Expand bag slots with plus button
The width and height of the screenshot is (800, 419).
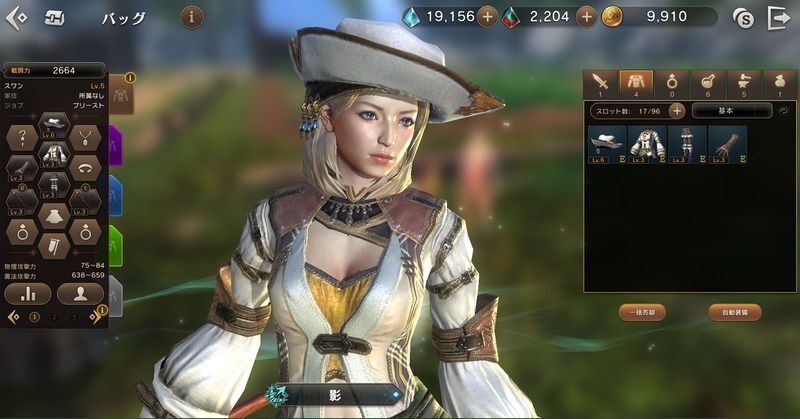[x=677, y=111]
